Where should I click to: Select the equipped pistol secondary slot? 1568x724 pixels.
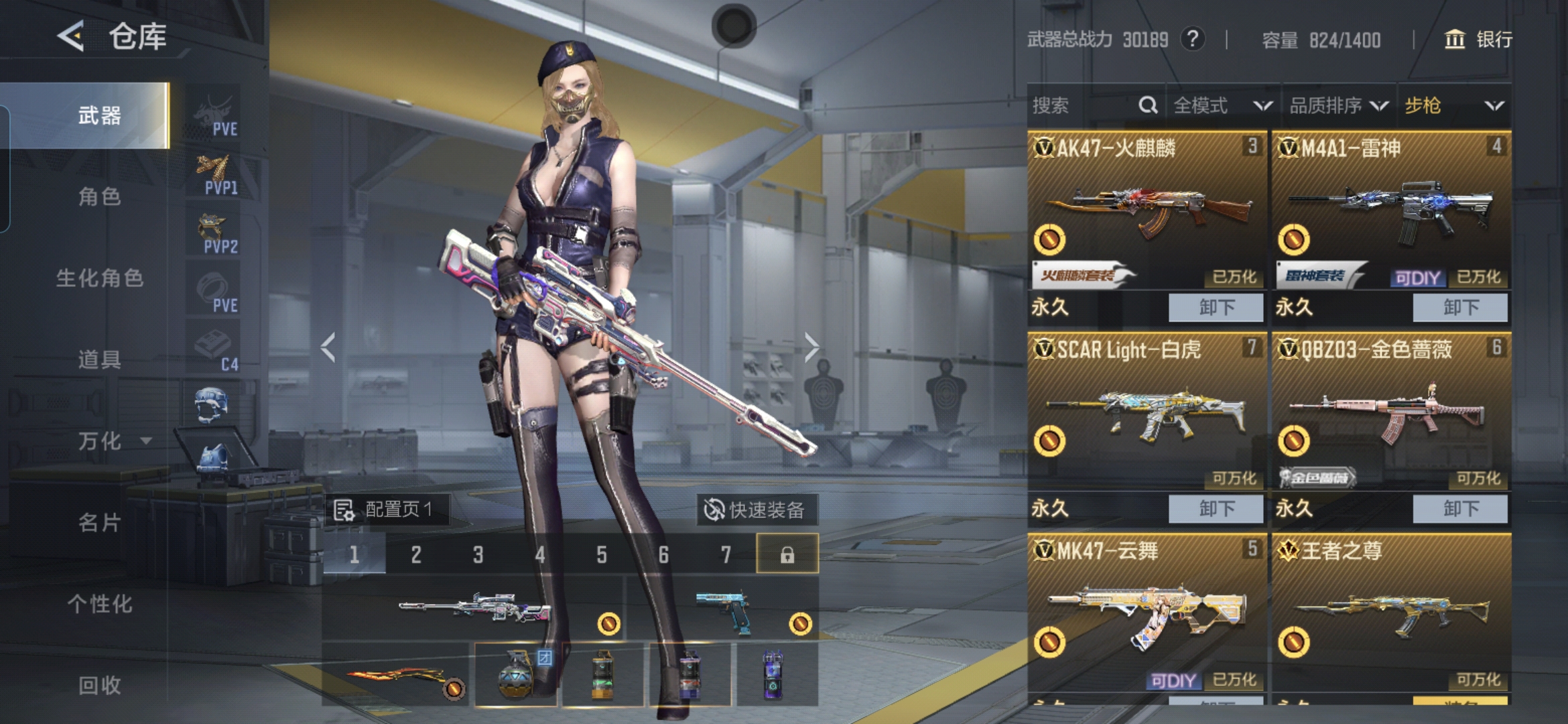724,609
